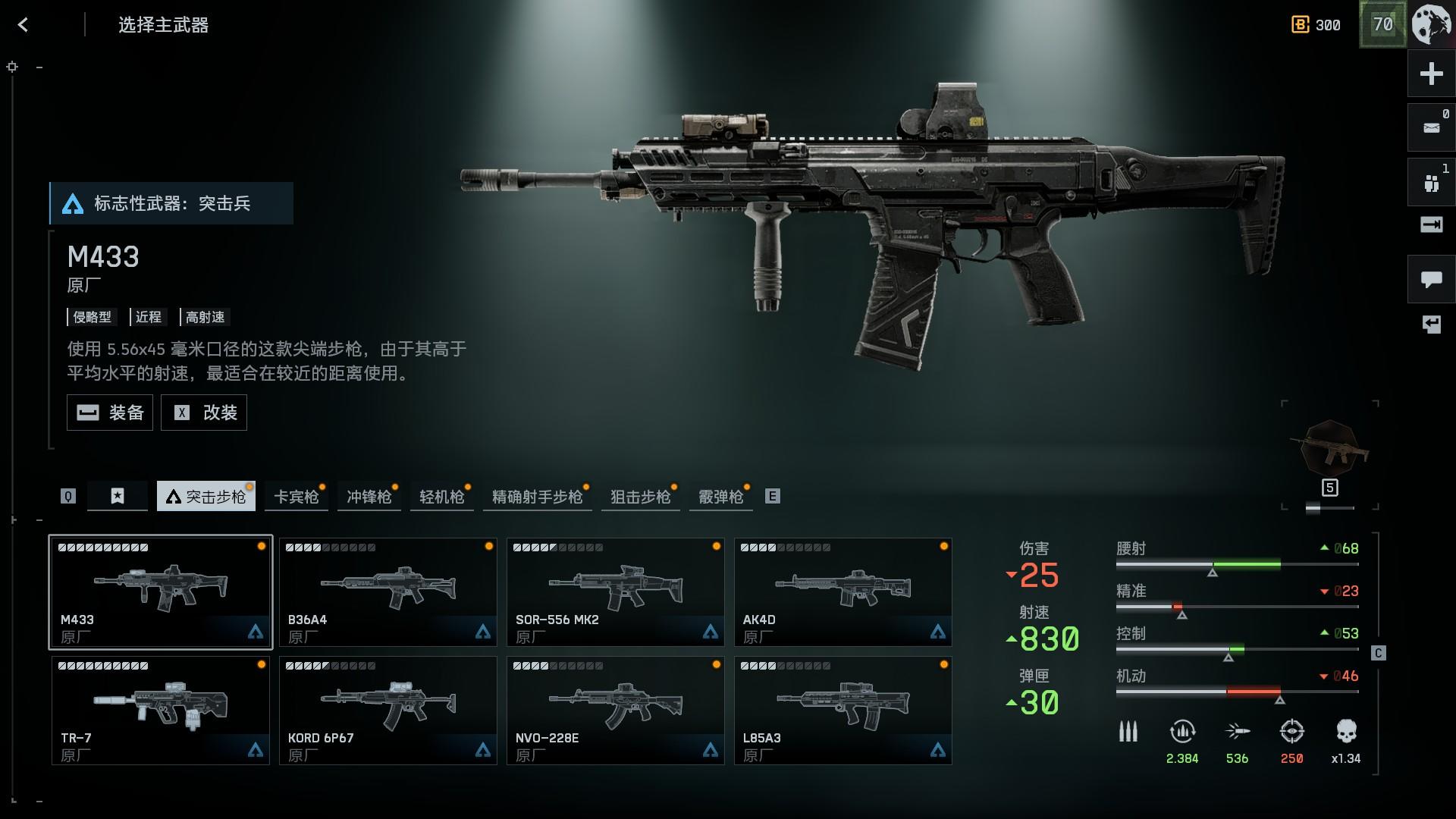Switch to the 霰弹枪 shotgun tab
The width and height of the screenshot is (1456, 819).
(x=720, y=497)
